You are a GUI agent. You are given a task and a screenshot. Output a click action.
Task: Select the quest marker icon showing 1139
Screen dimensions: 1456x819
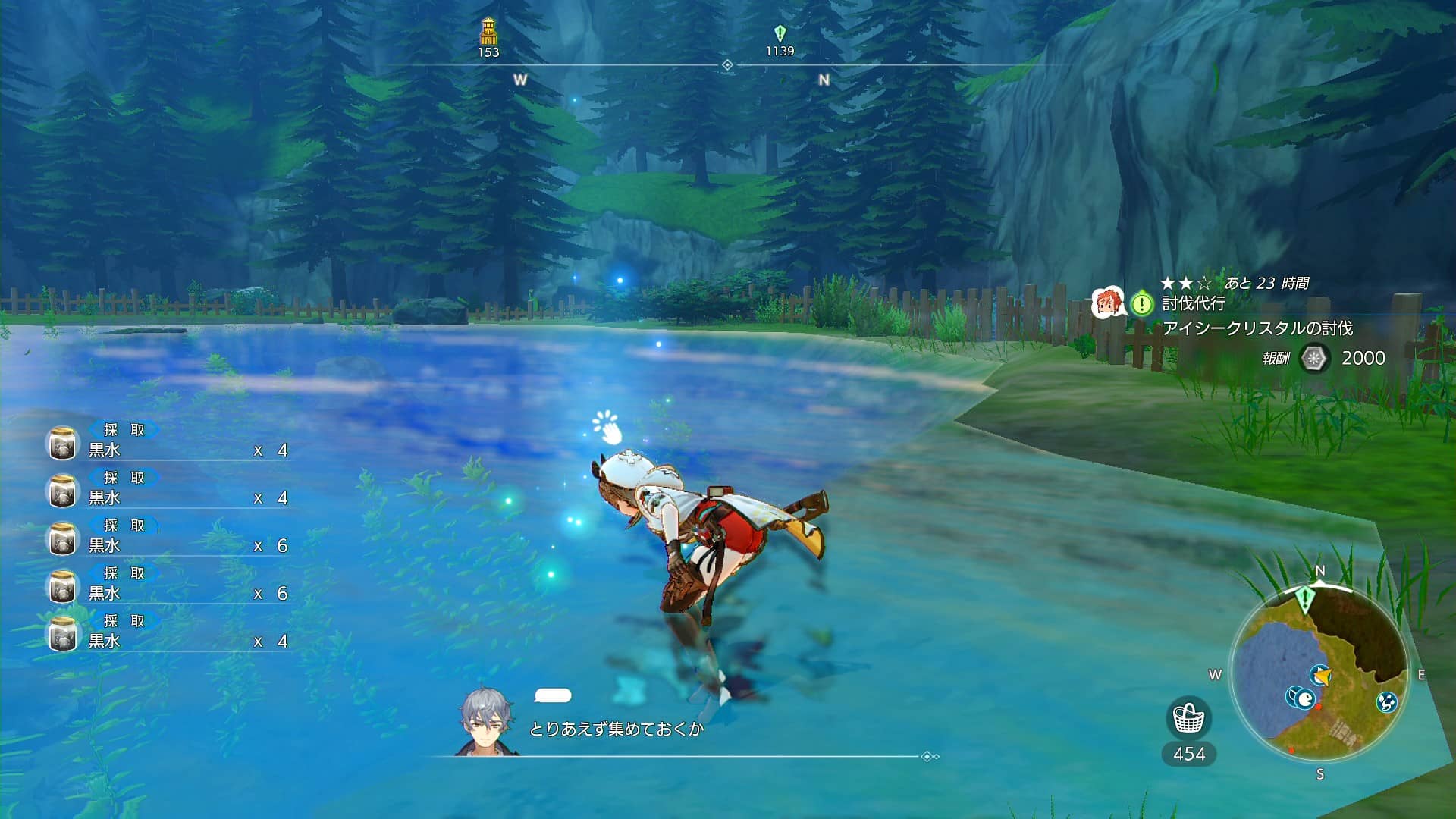point(780,32)
